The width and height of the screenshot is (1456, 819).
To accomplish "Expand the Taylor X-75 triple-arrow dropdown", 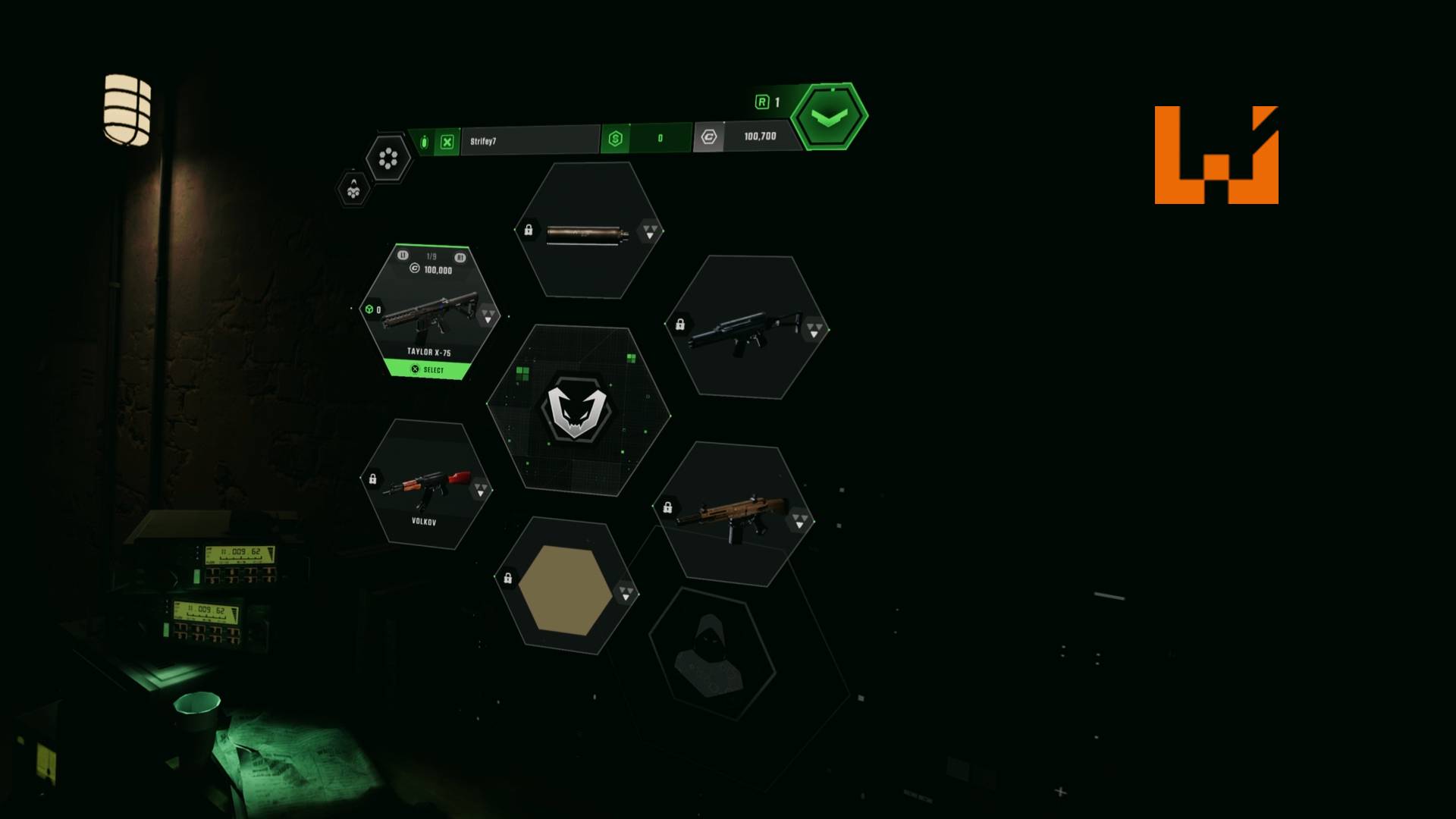I will (x=488, y=315).
